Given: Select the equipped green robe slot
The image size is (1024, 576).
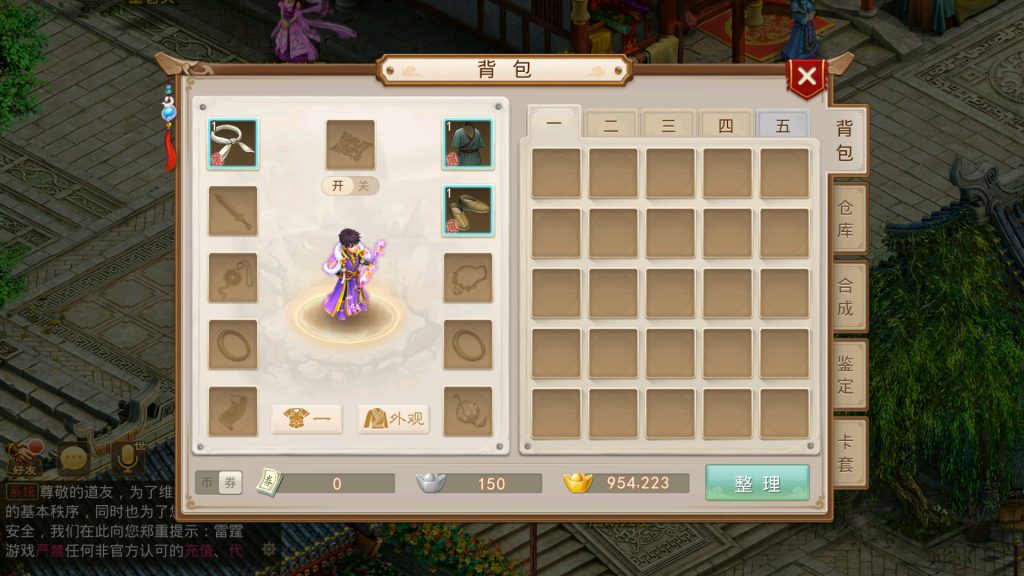Looking at the screenshot, I should pos(468,144).
